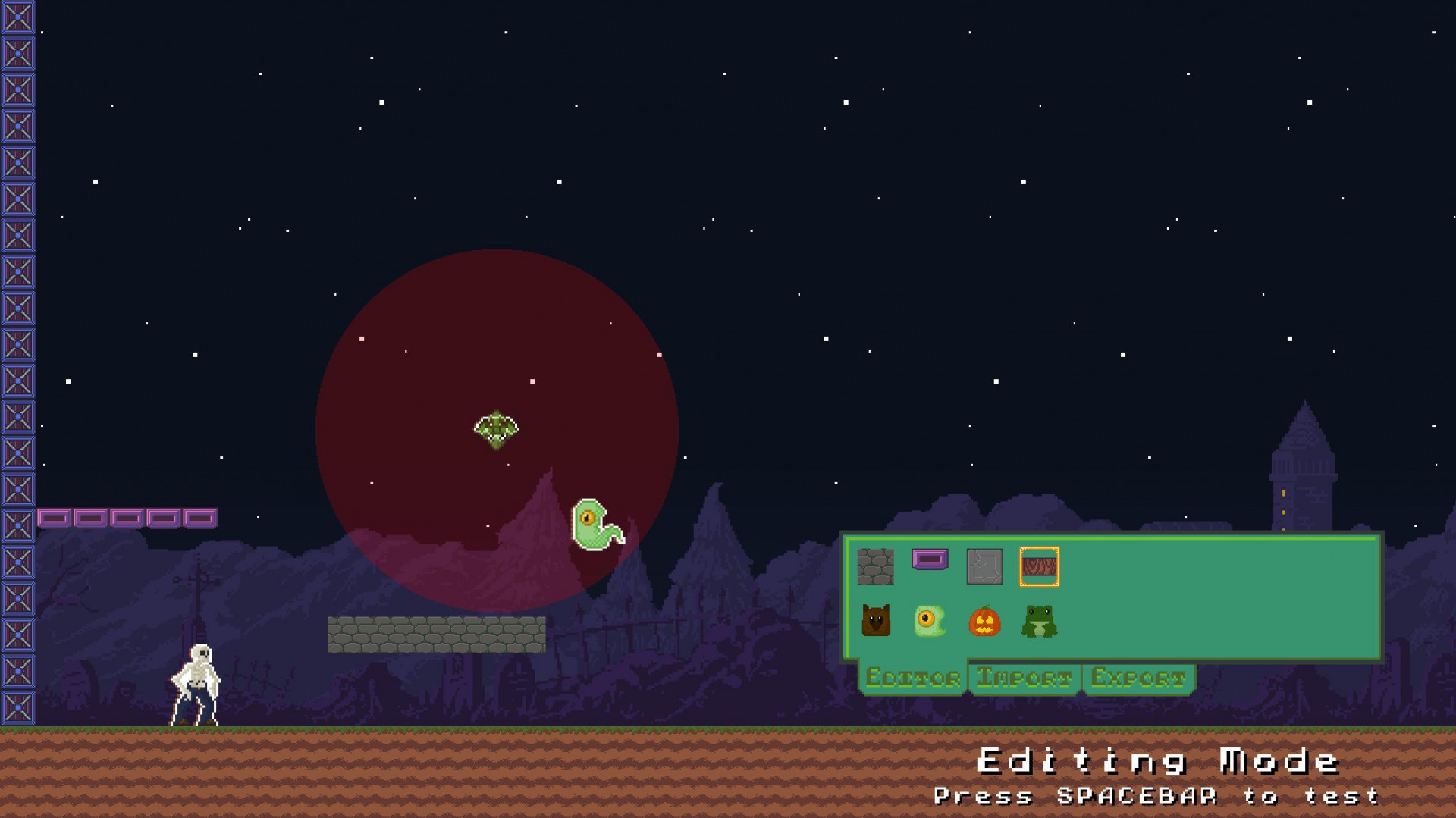The width and height of the screenshot is (1456, 818).
Task: Click the green gem inside the red circle
Action: 495,429
